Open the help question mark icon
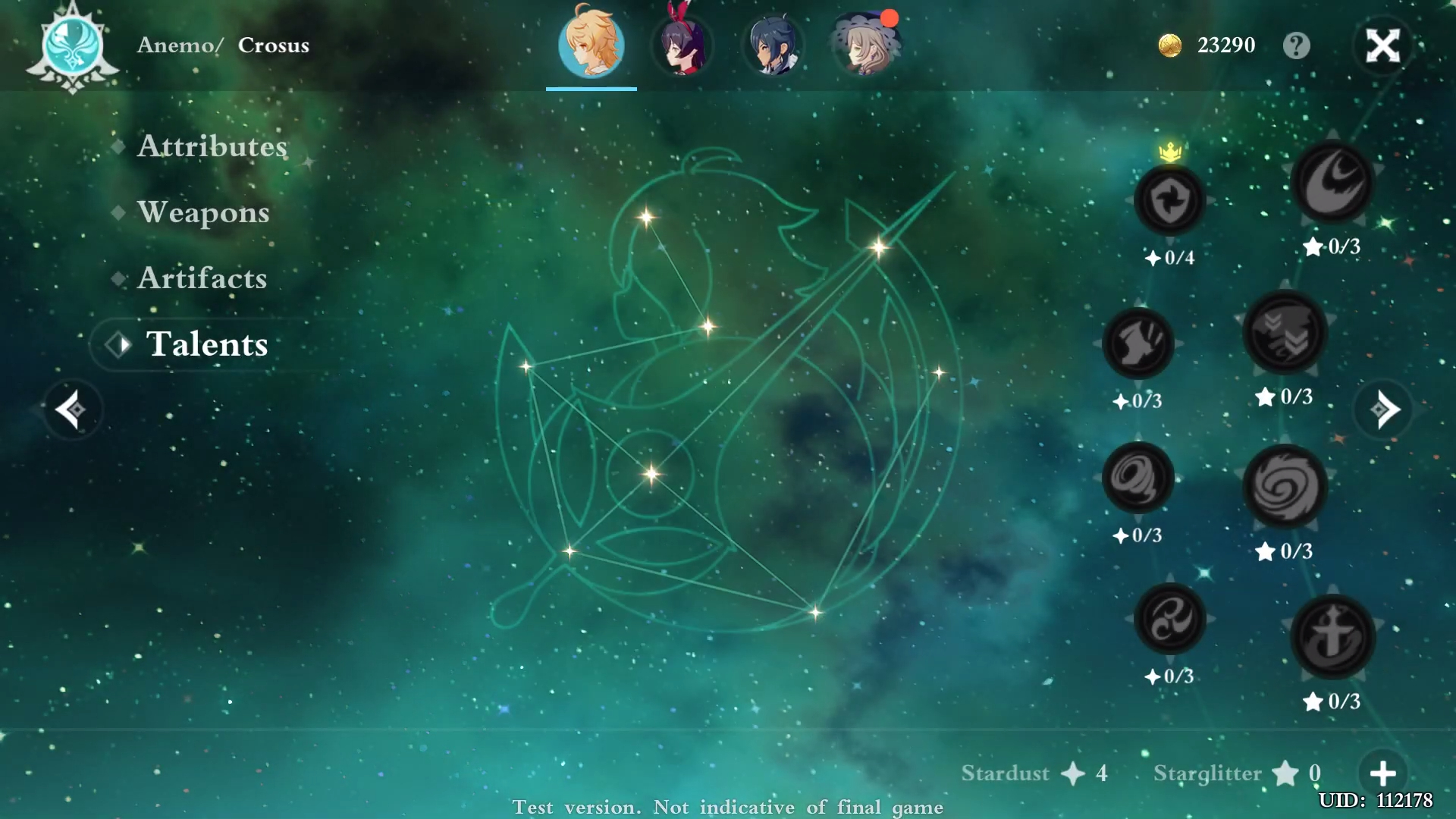 (x=1298, y=45)
